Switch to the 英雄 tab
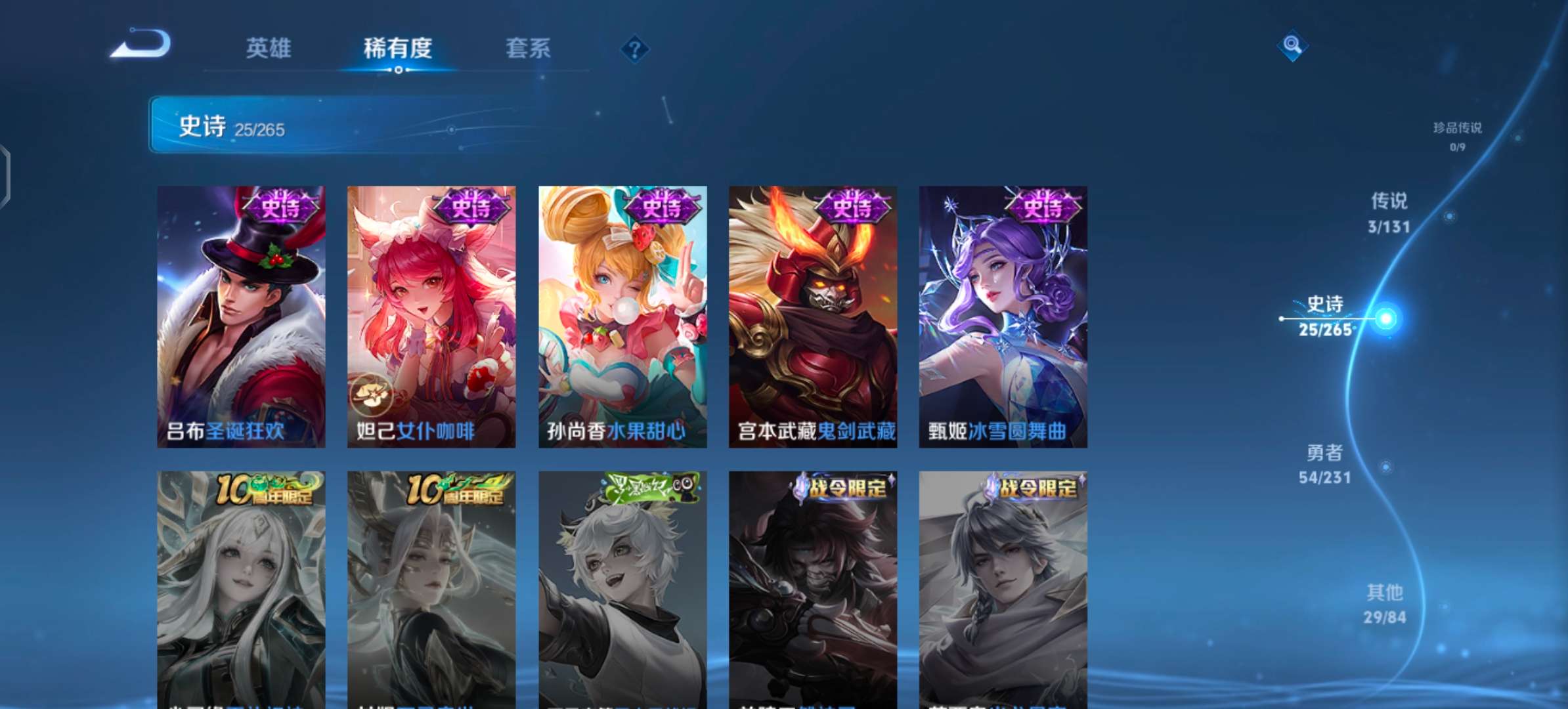 [x=269, y=47]
